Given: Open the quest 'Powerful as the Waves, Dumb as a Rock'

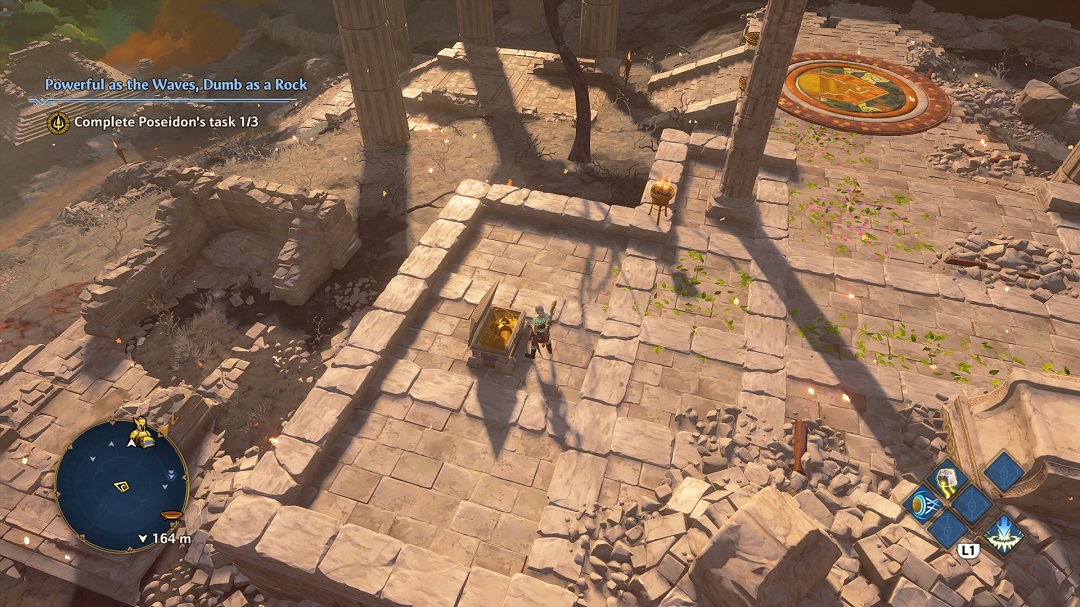Looking at the screenshot, I should tap(176, 85).
